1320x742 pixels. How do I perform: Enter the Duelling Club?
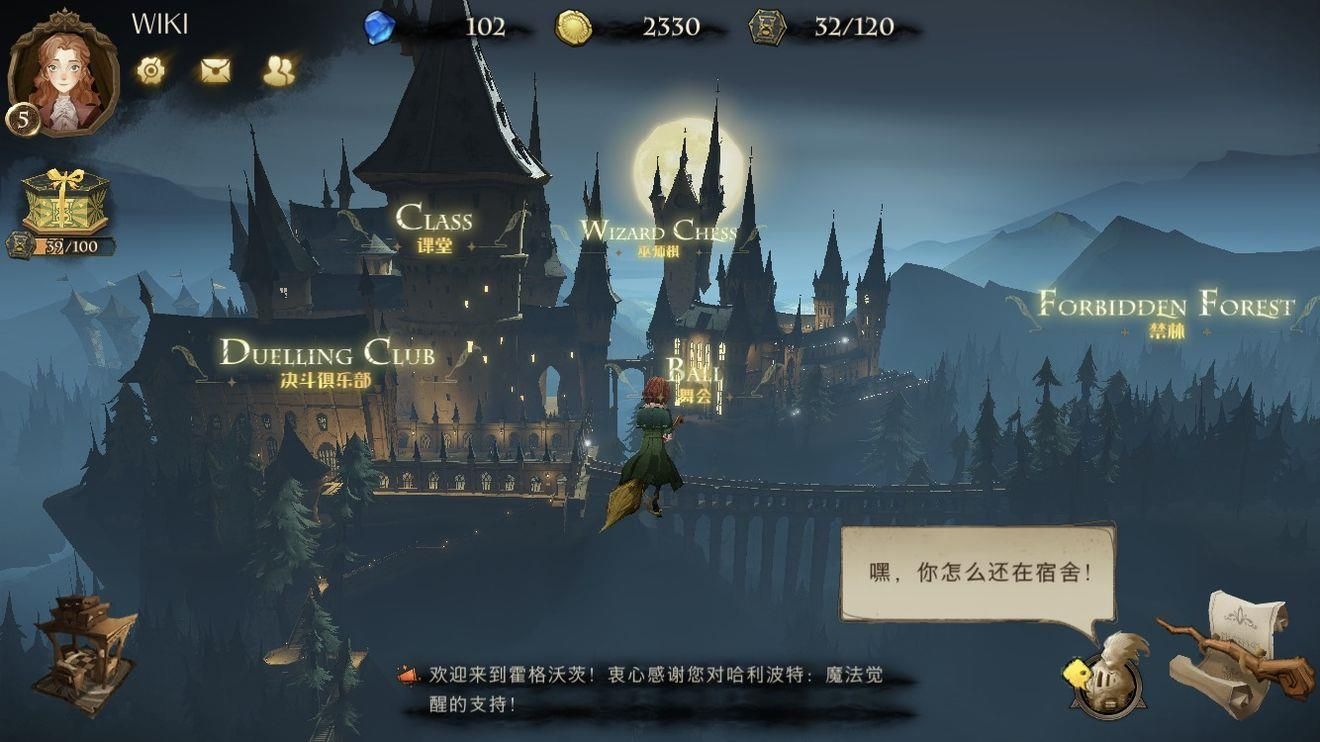[x=328, y=355]
